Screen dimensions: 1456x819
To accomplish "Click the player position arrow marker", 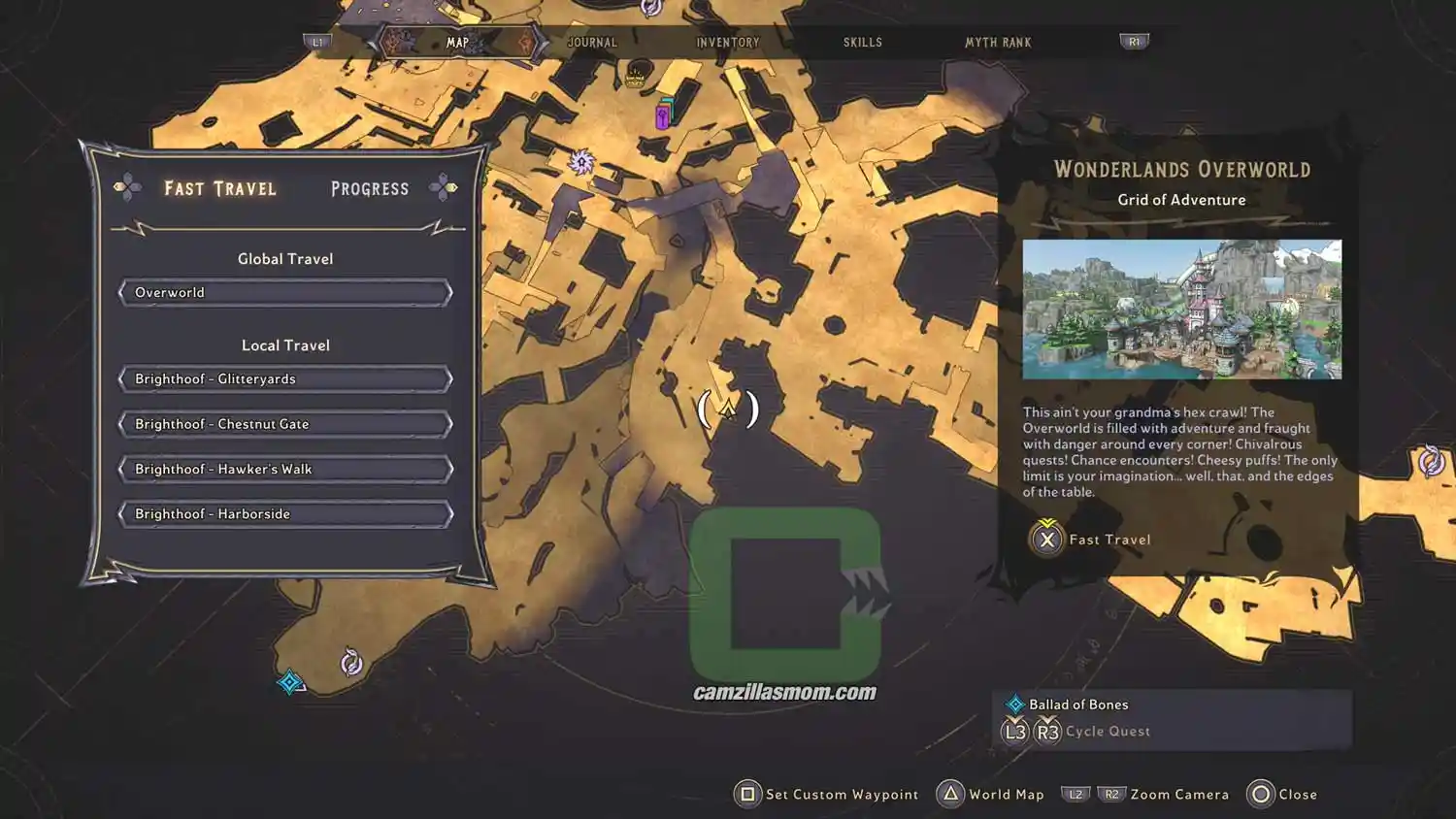I will 728,409.
